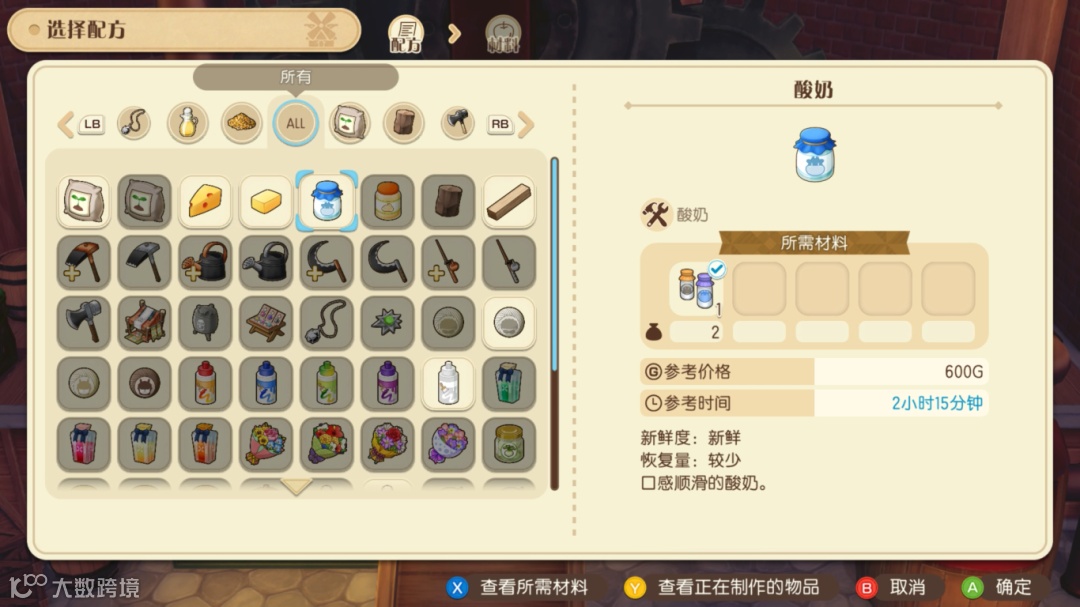Expand the recipe list with the down arrow
The height and width of the screenshot is (607, 1080).
(296, 487)
